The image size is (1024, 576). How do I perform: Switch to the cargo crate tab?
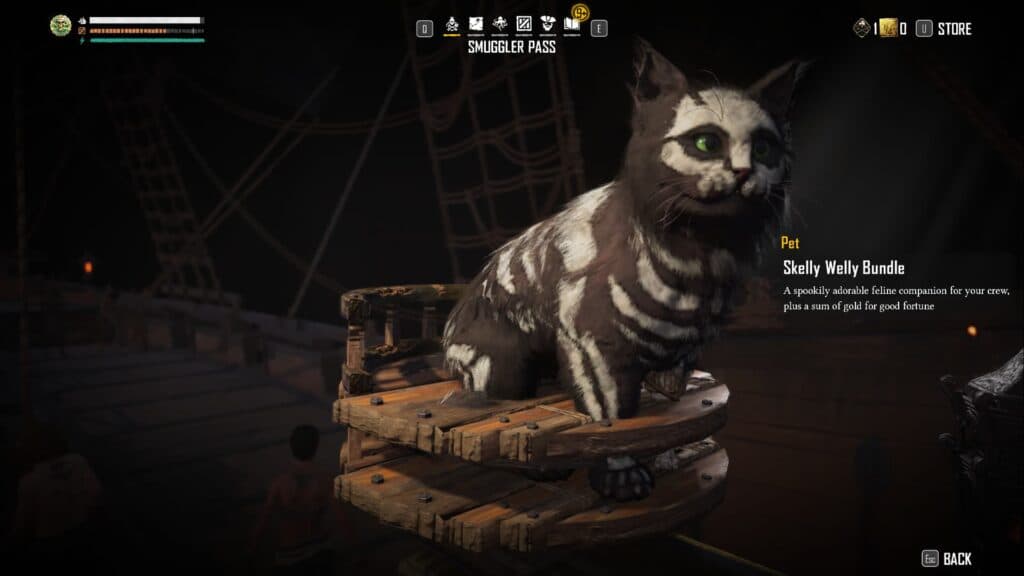tap(523, 24)
